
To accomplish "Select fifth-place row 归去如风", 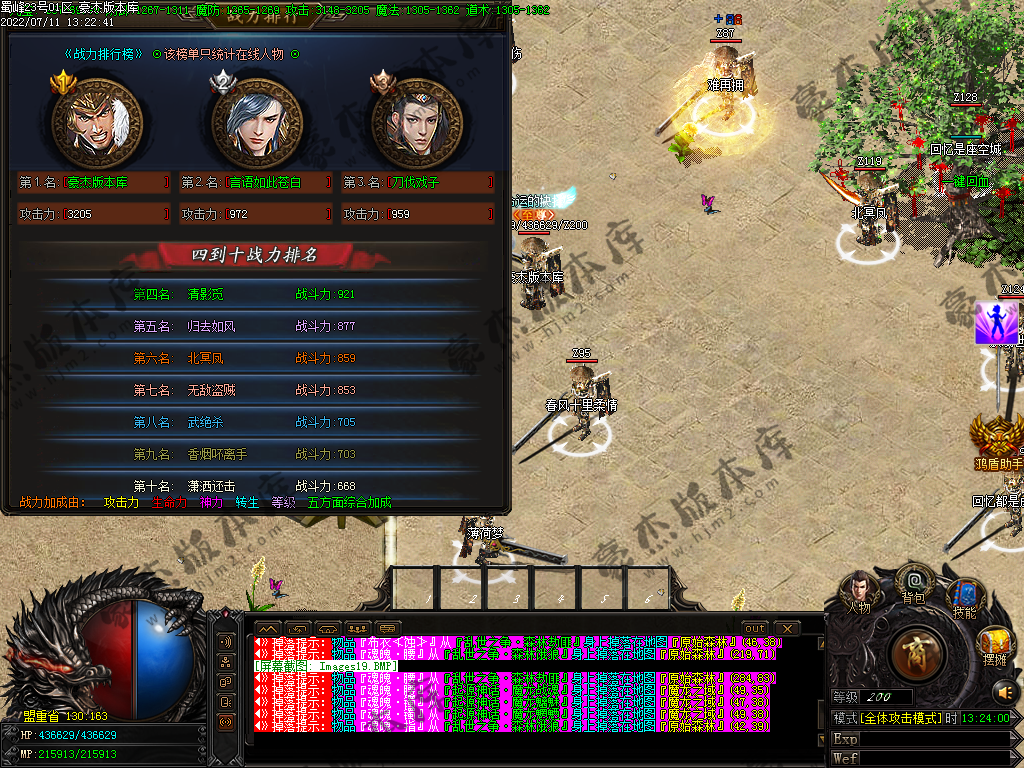I will [255, 326].
